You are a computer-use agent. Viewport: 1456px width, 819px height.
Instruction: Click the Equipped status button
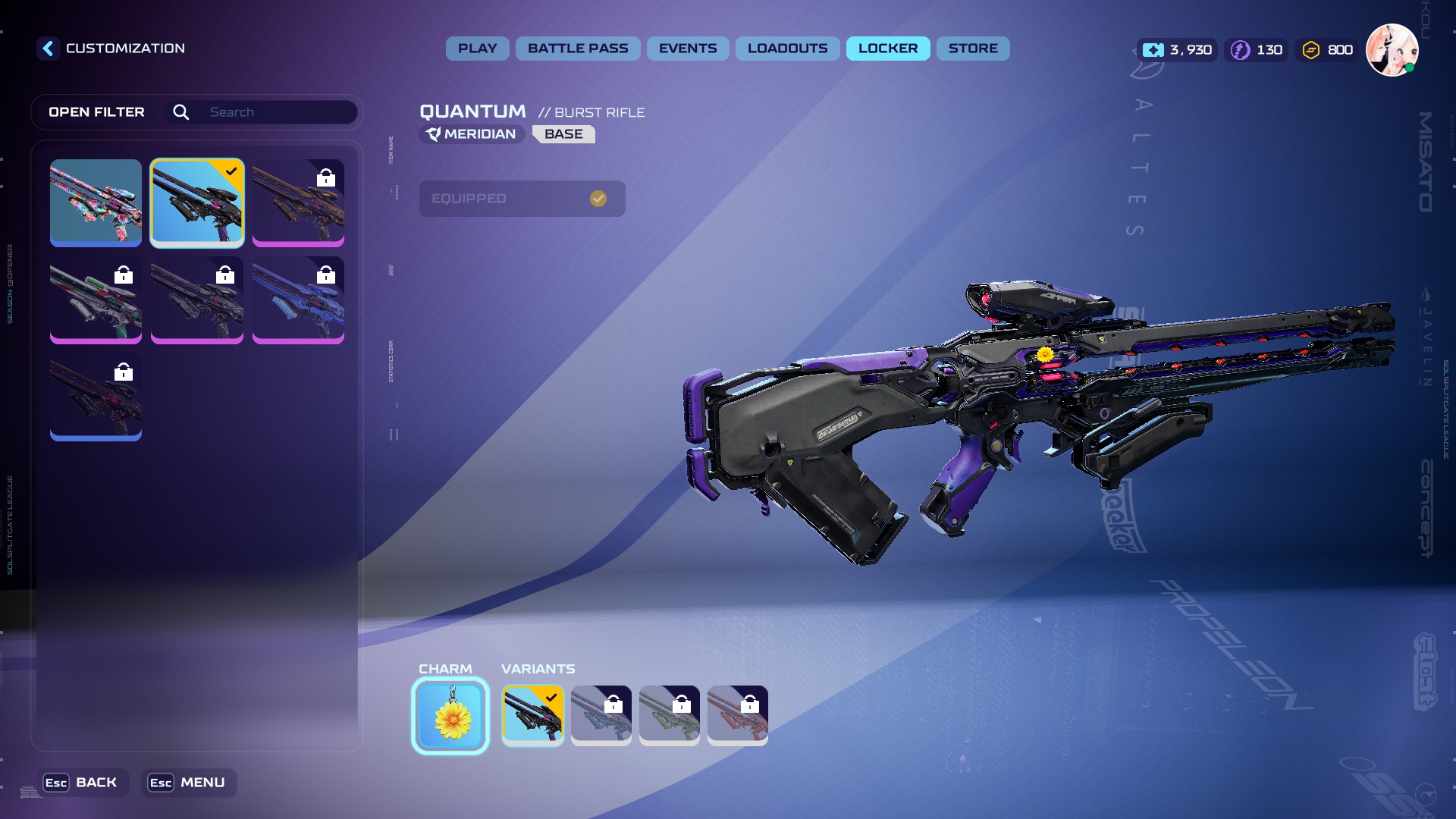(x=522, y=199)
